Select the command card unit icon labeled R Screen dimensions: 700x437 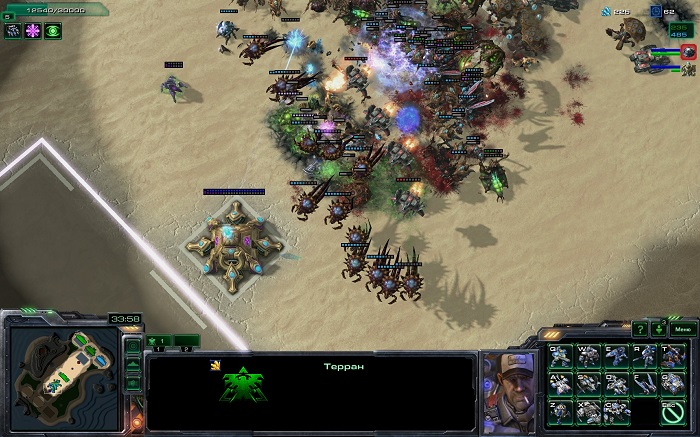pos(645,357)
